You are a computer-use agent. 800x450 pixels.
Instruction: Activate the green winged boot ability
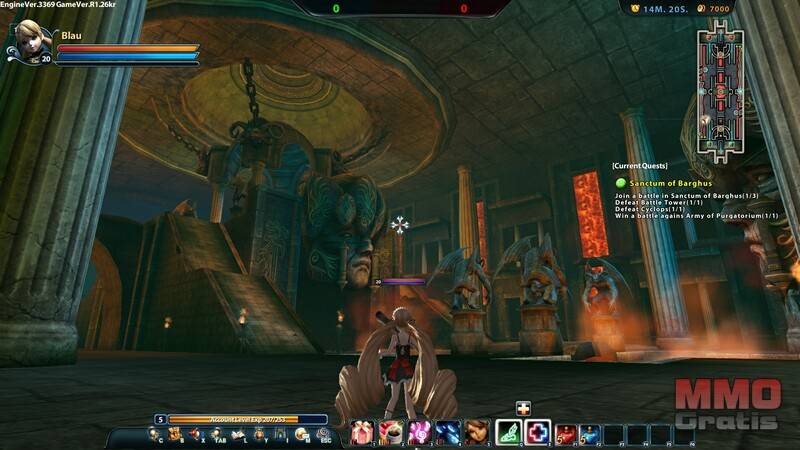(510, 432)
